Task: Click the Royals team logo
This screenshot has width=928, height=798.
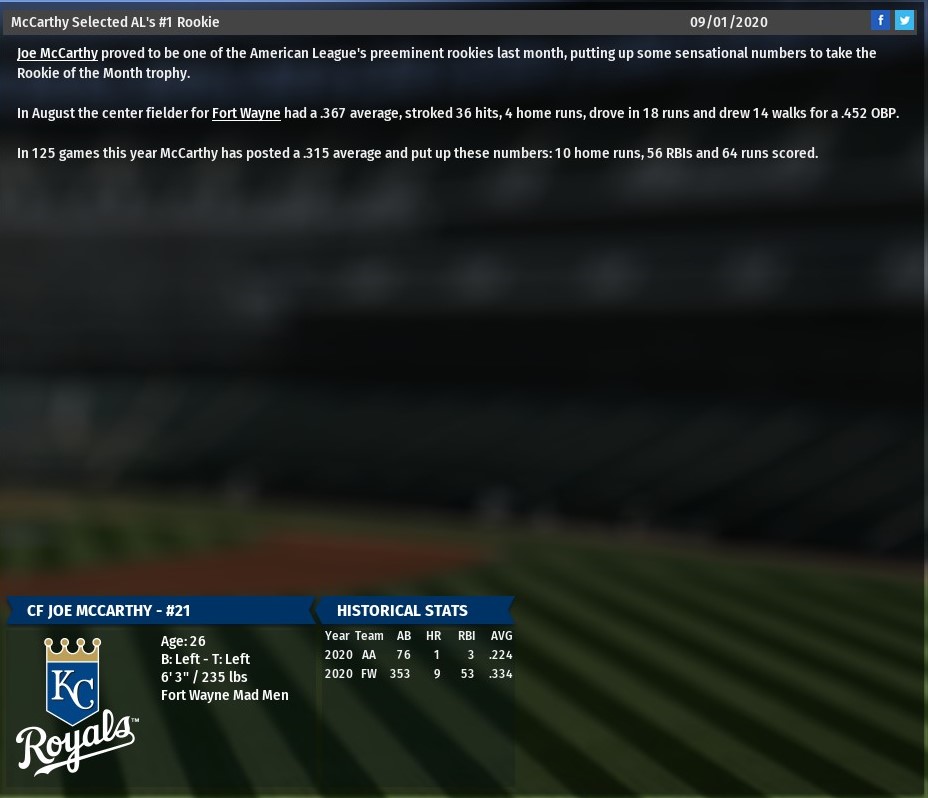Action: [x=76, y=705]
